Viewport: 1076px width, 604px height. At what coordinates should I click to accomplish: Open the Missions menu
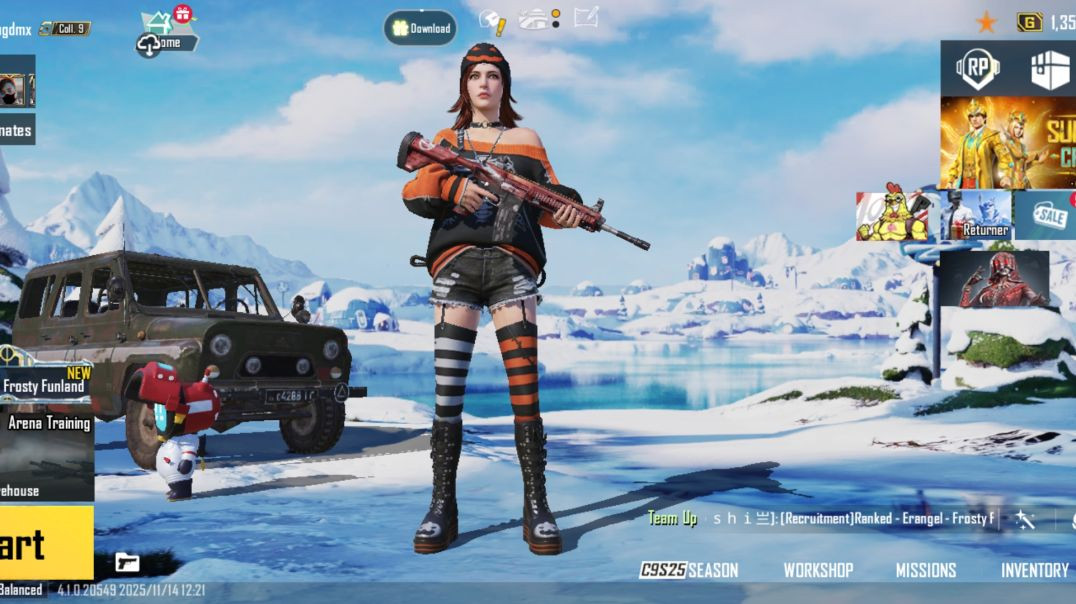point(925,570)
